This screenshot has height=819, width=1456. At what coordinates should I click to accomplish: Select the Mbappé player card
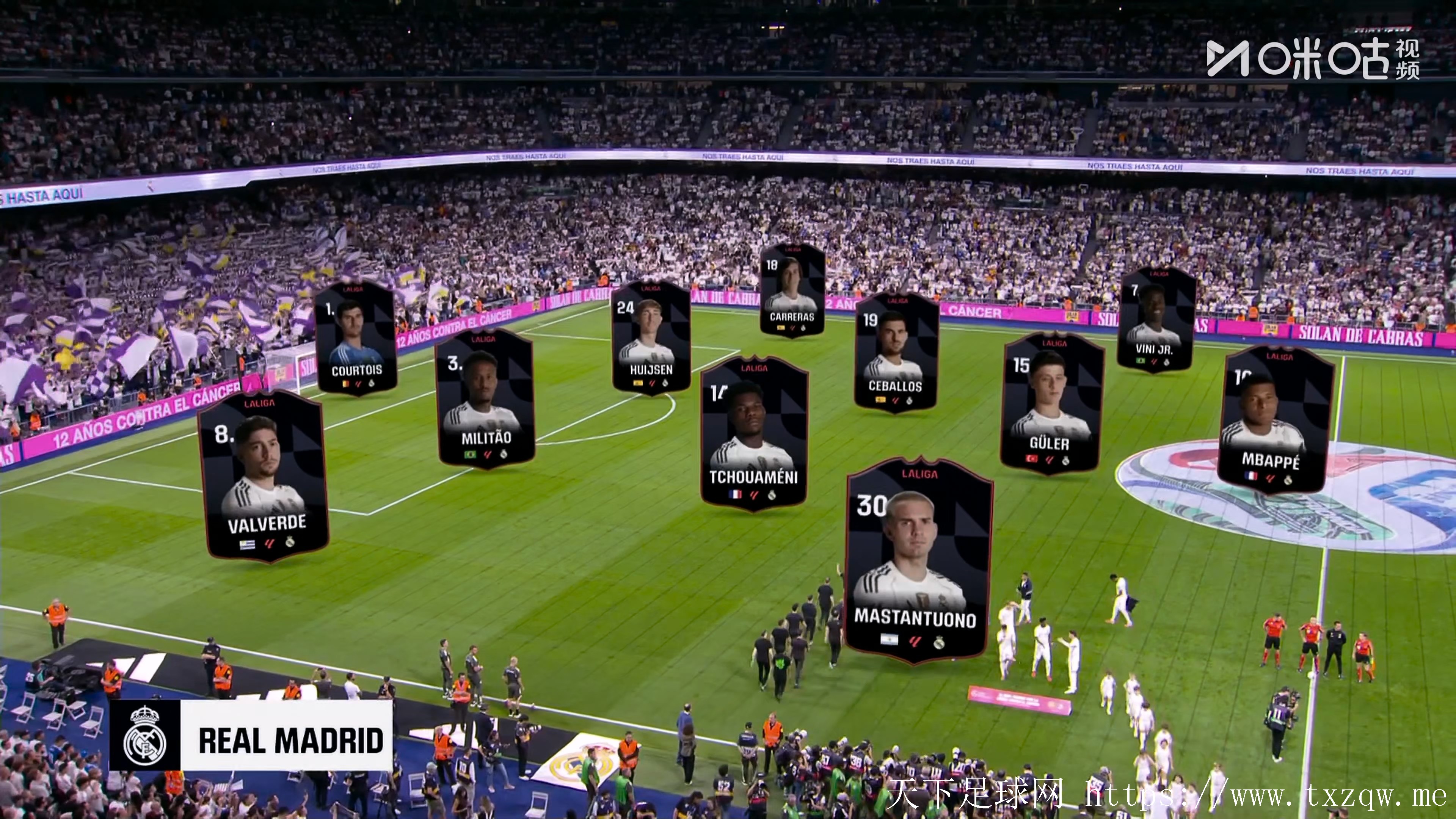point(1274,419)
